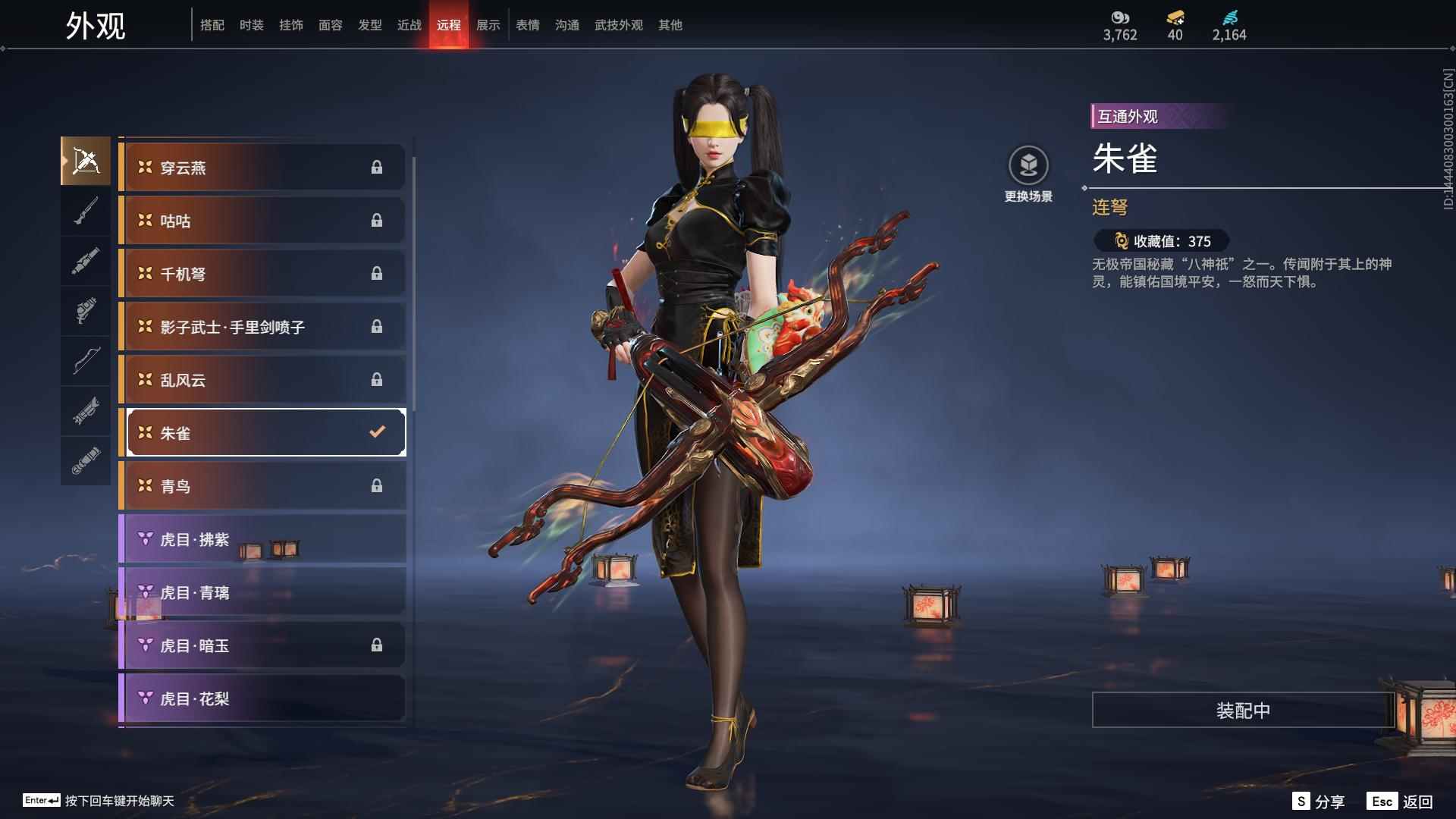Viewport: 1456px width, 819px height.
Task: Click the lock icon on 穿云燕
Action: click(378, 167)
